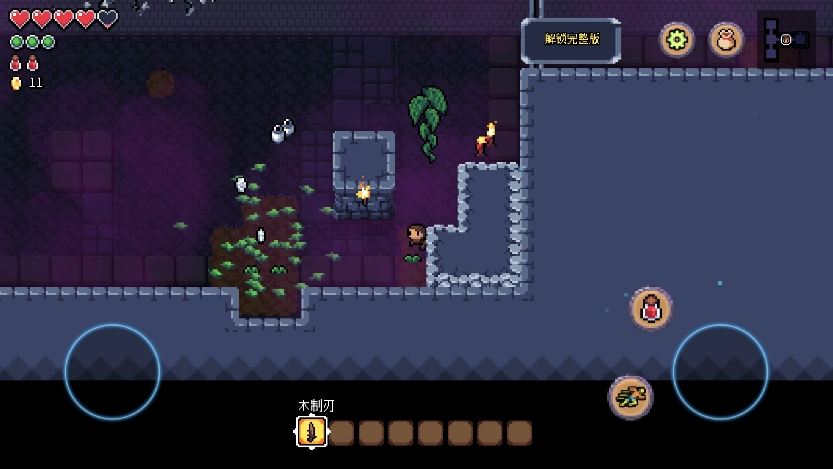This screenshot has height=469, width=833.
Task: Tap the left movement joystick circle
Action: (112, 371)
